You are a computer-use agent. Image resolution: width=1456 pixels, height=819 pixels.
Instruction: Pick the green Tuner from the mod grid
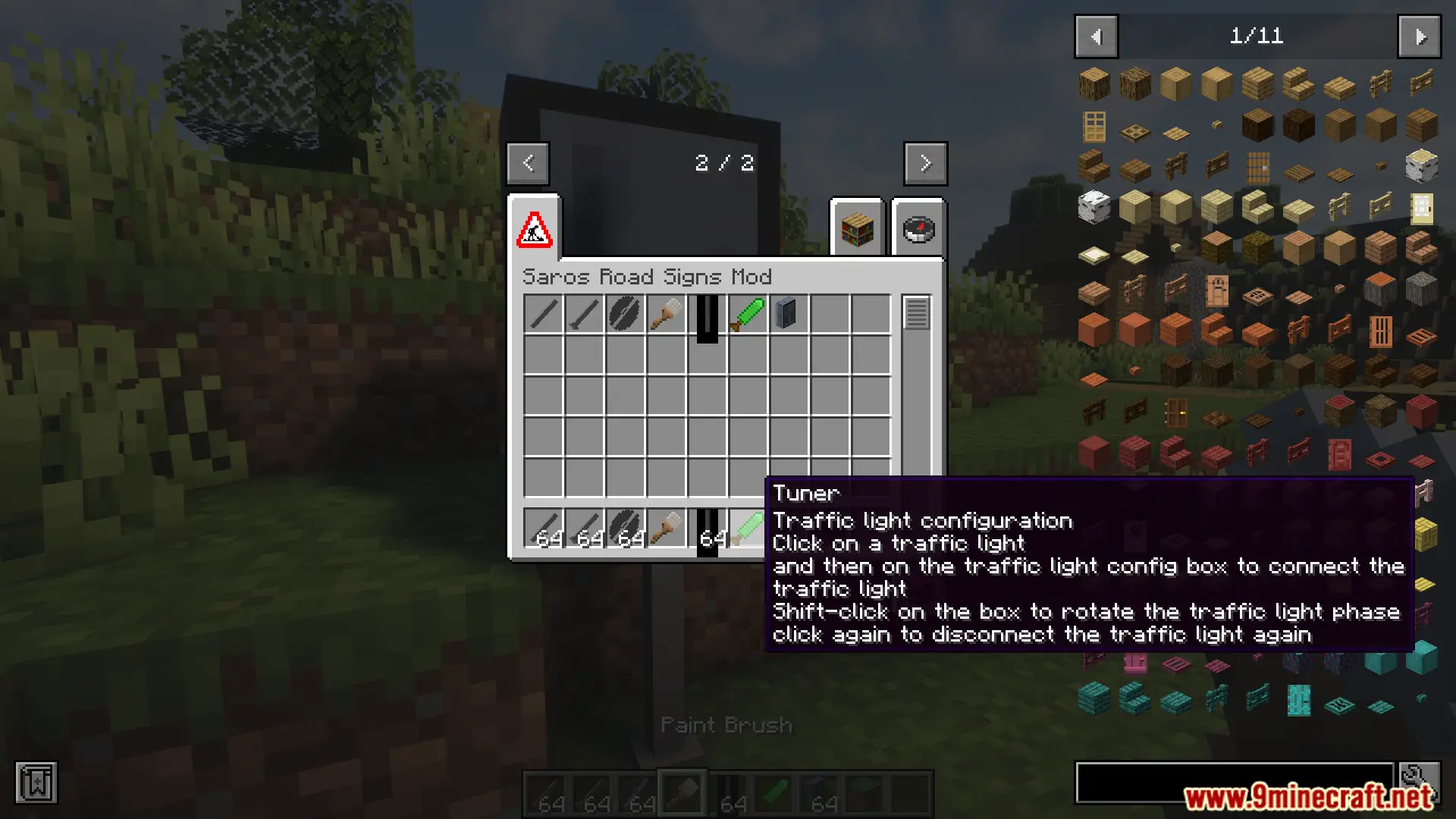[748, 314]
